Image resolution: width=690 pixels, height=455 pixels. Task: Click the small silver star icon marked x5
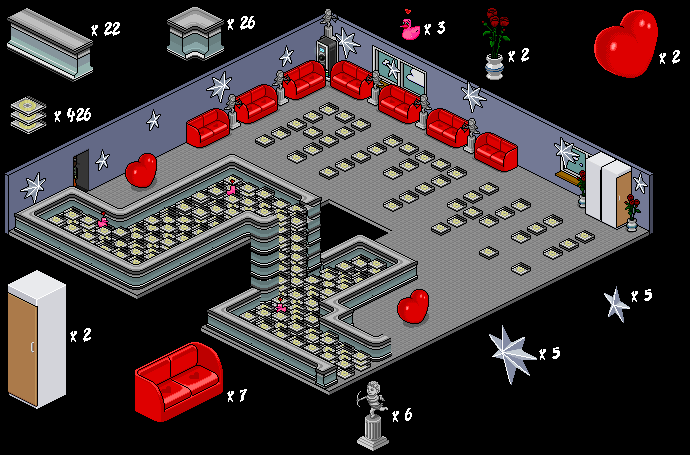pyautogui.click(x=616, y=302)
